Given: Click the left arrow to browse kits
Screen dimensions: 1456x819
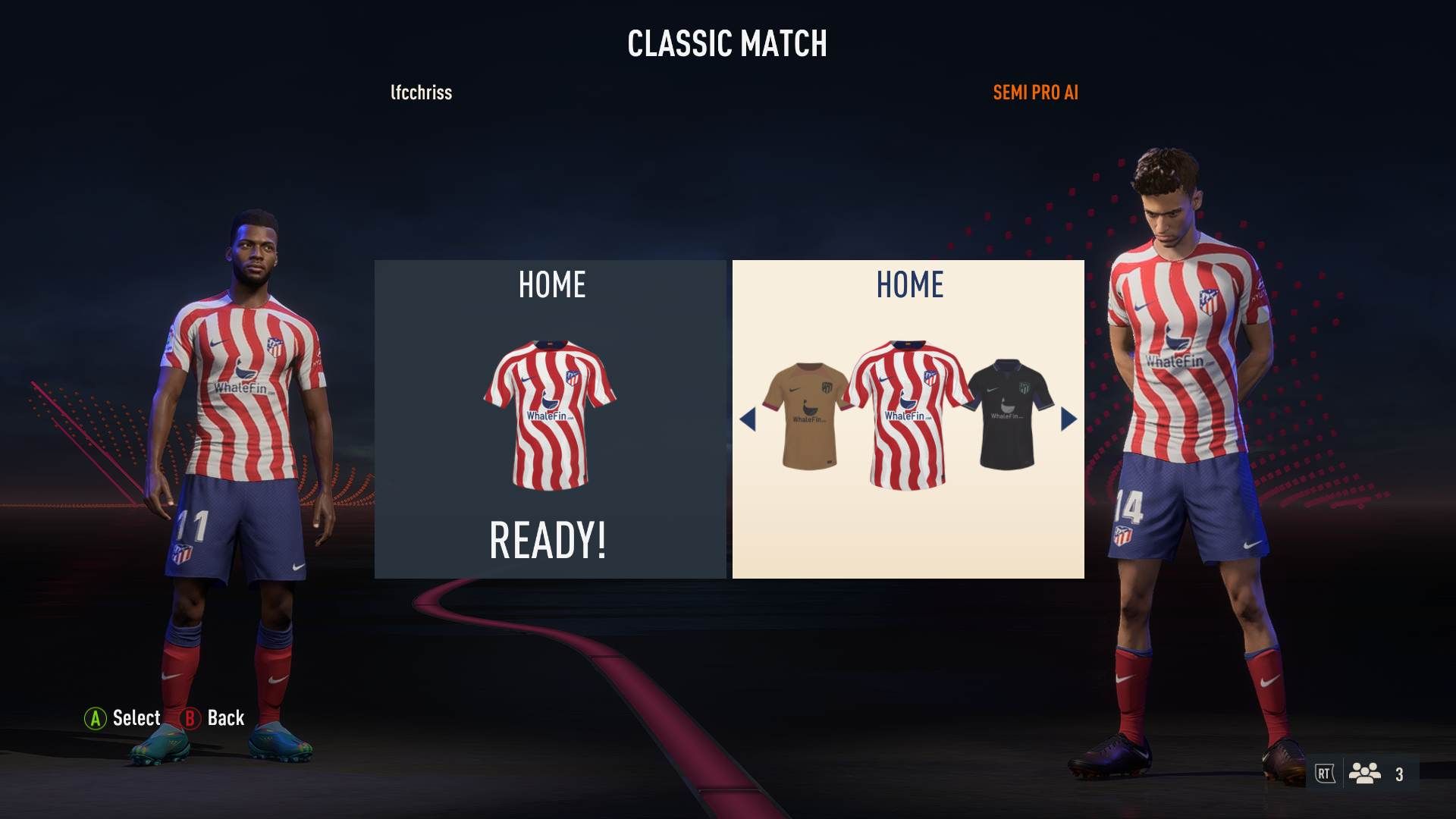Looking at the screenshot, I should [749, 419].
